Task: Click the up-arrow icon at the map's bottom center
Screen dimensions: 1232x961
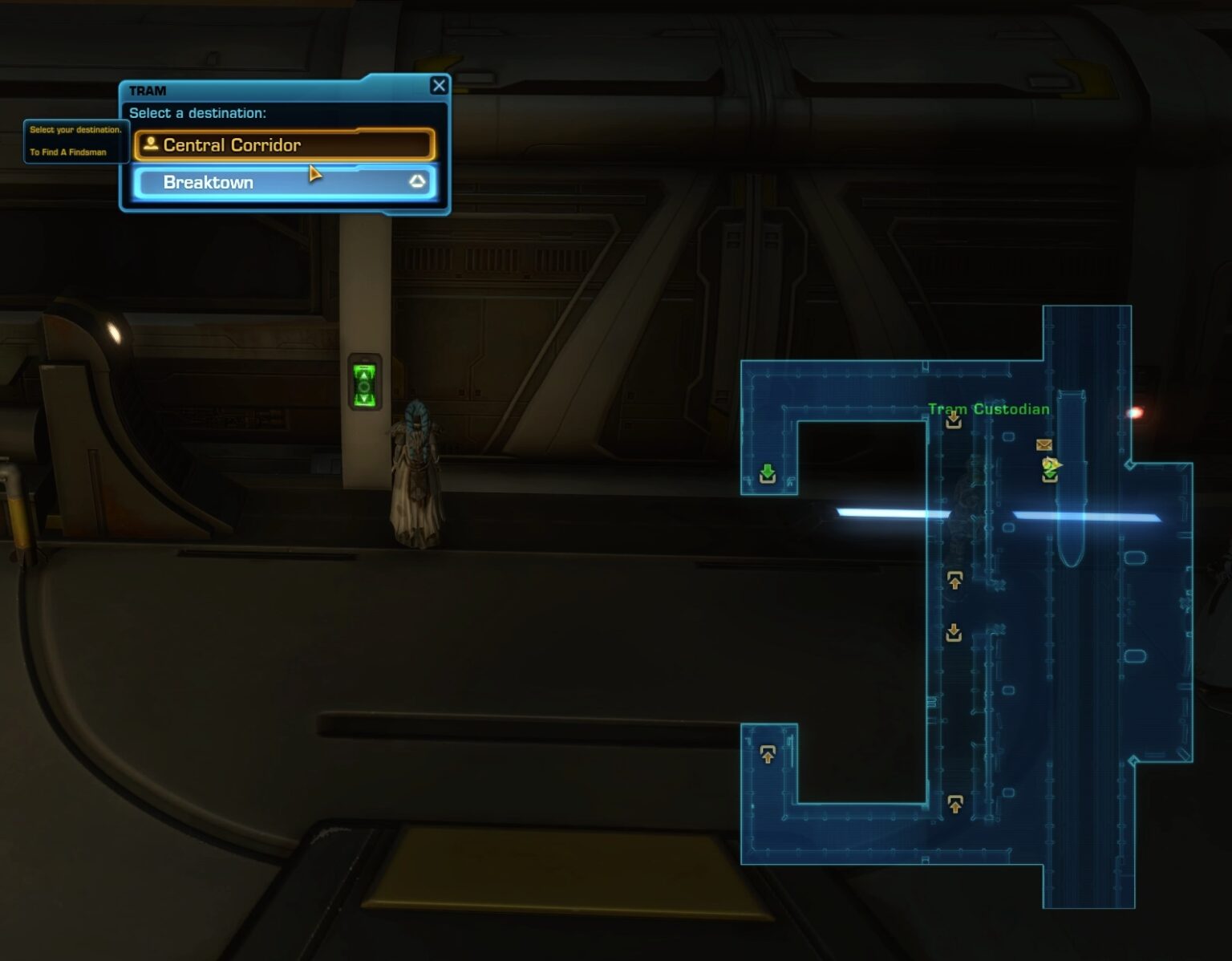Action: click(x=954, y=802)
